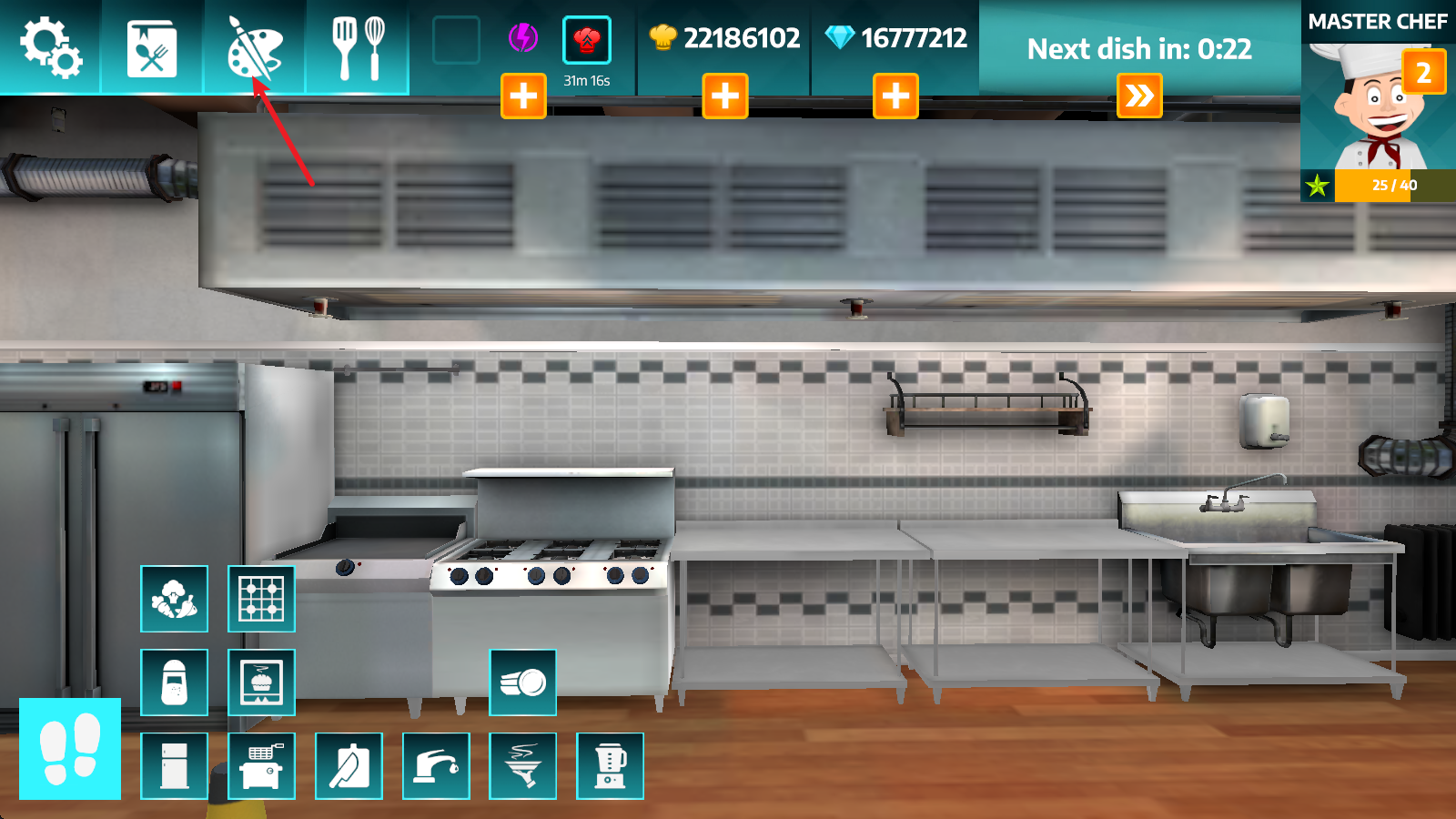Image resolution: width=1456 pixels, height=819 pixels.
Task: Pick the refrigerator category icon
Action: 174,765
